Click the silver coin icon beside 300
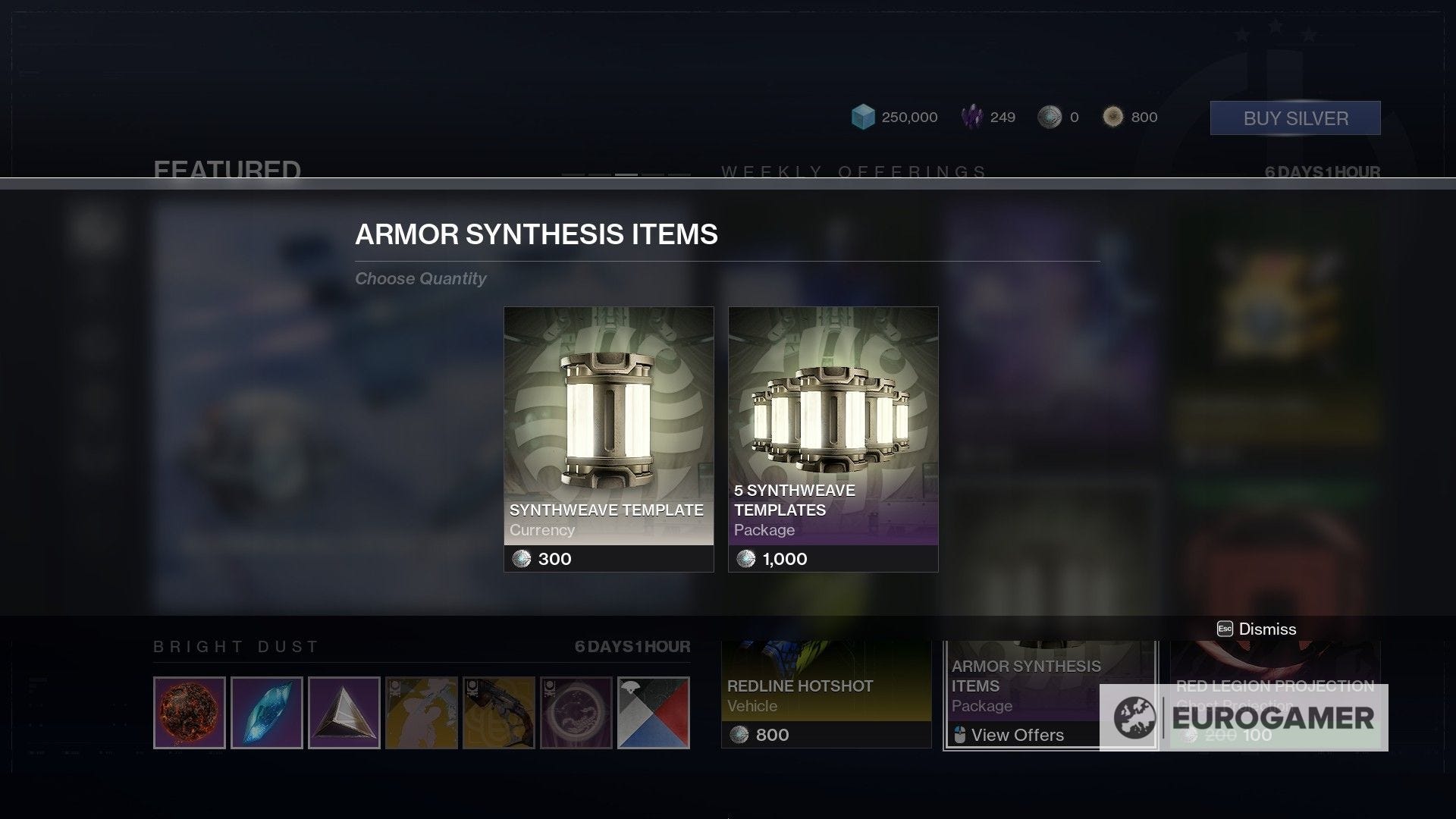 coord(524,560)
